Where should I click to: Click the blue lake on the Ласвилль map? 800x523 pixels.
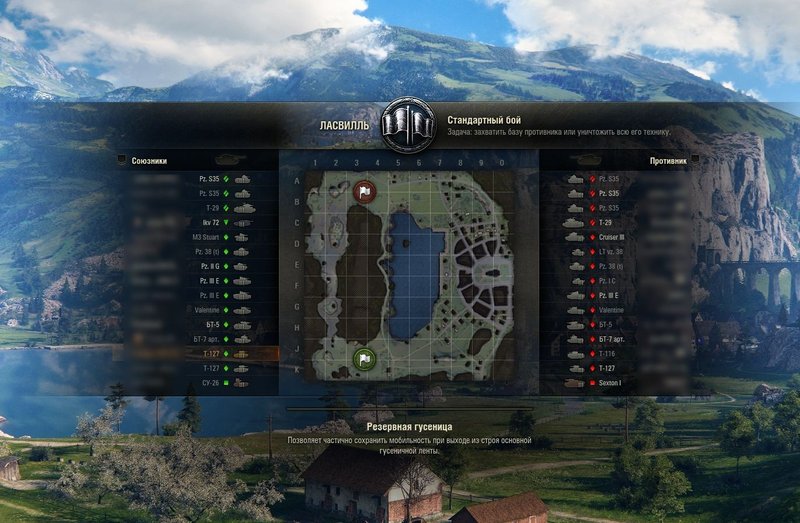[x=413, y=270]
